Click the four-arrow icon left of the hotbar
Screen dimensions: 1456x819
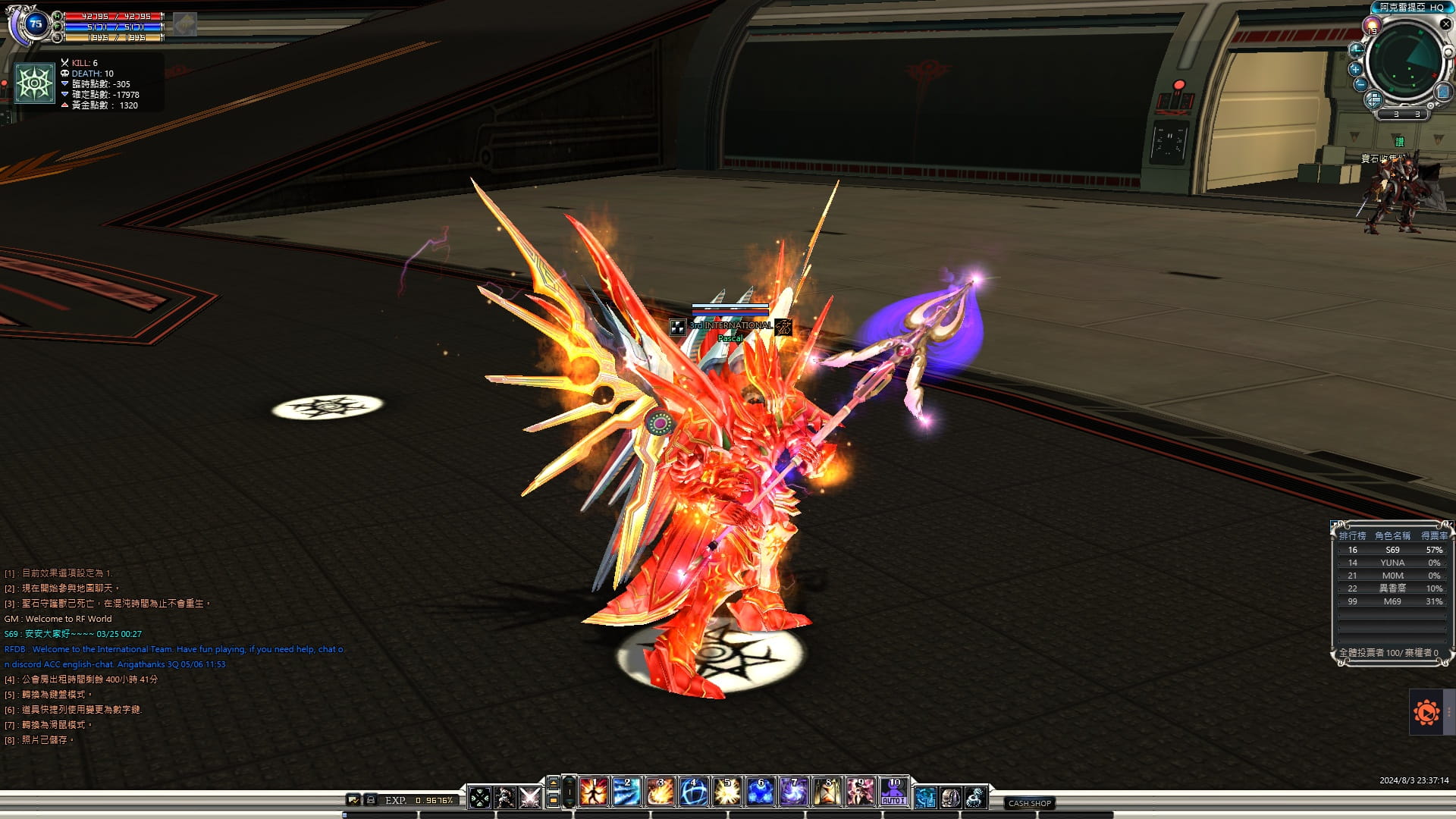480,798
